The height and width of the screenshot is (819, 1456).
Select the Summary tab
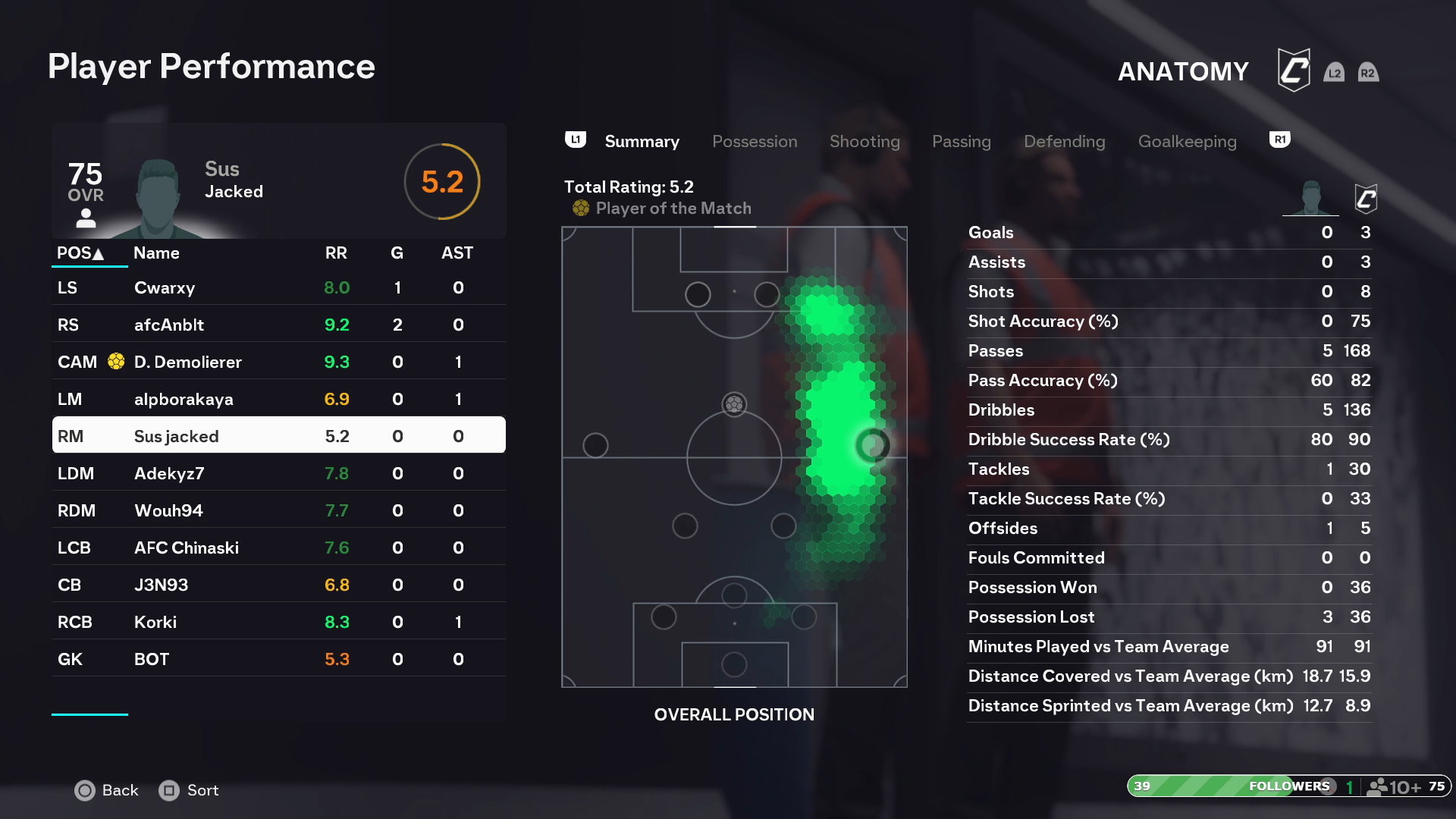click(x=642, y=142)
